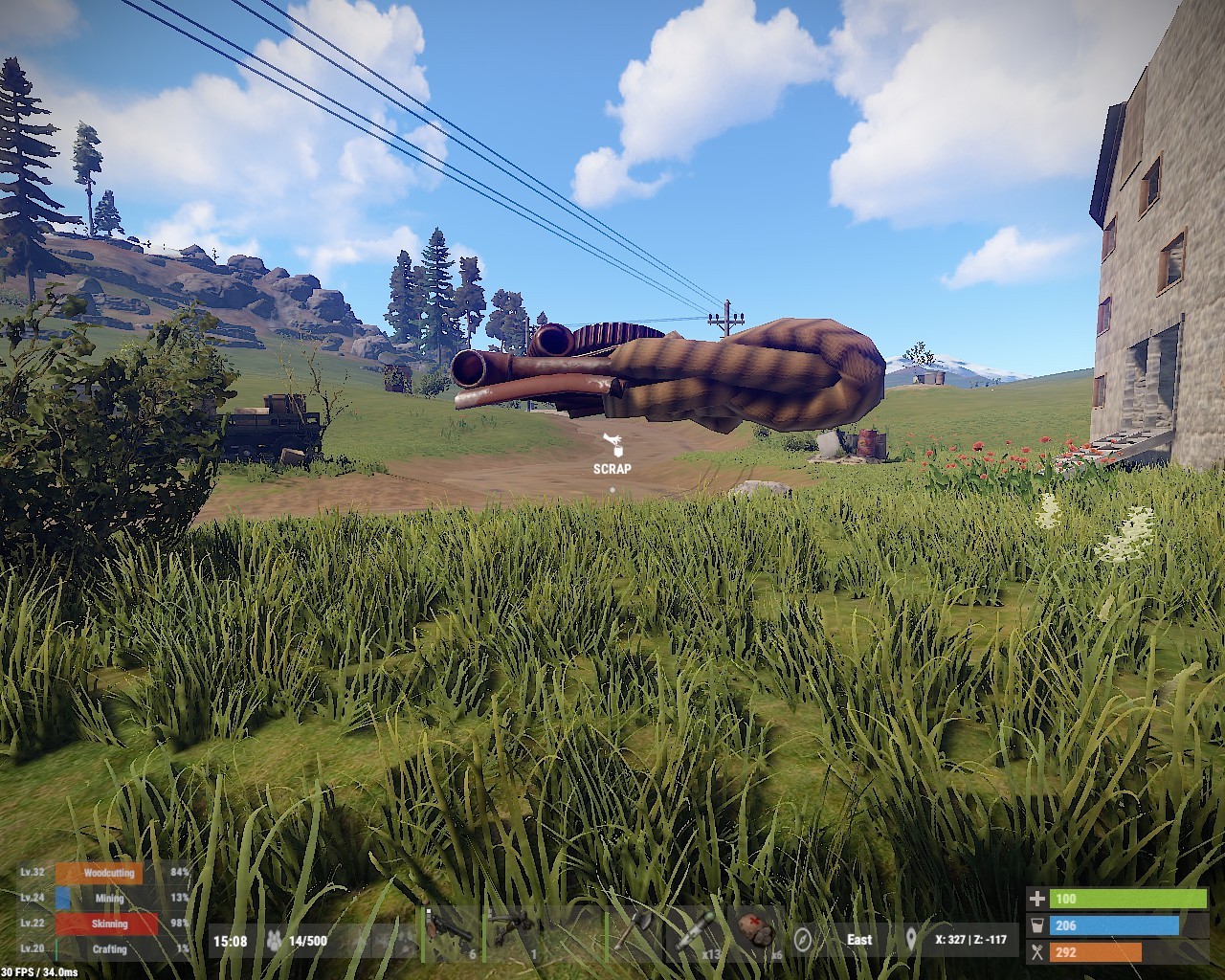The height and width of the screenshot is (980, 1225).
Task: Select the Skinning skill row
Action: pyautogui.click(x=107, y=924)
